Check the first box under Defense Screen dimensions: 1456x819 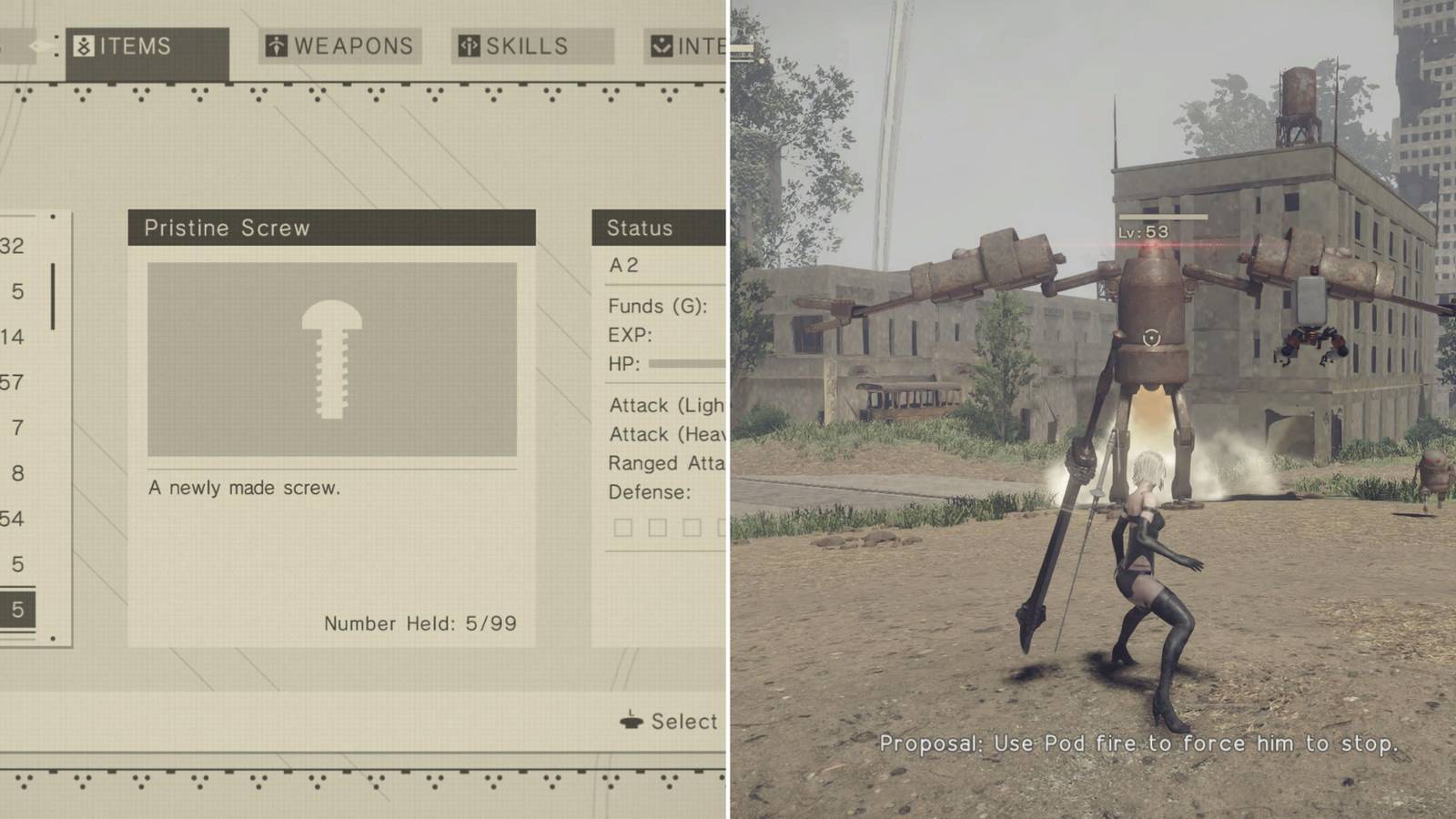pos(624,526)
